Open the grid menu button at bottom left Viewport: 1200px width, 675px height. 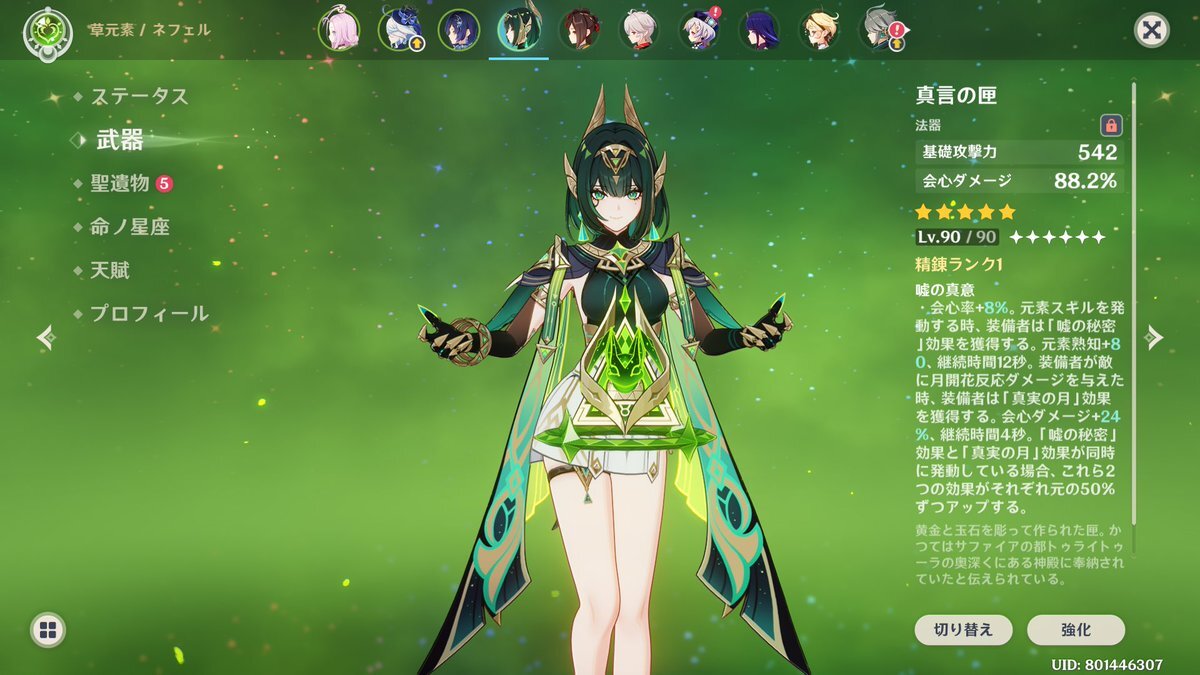[47, 629]
